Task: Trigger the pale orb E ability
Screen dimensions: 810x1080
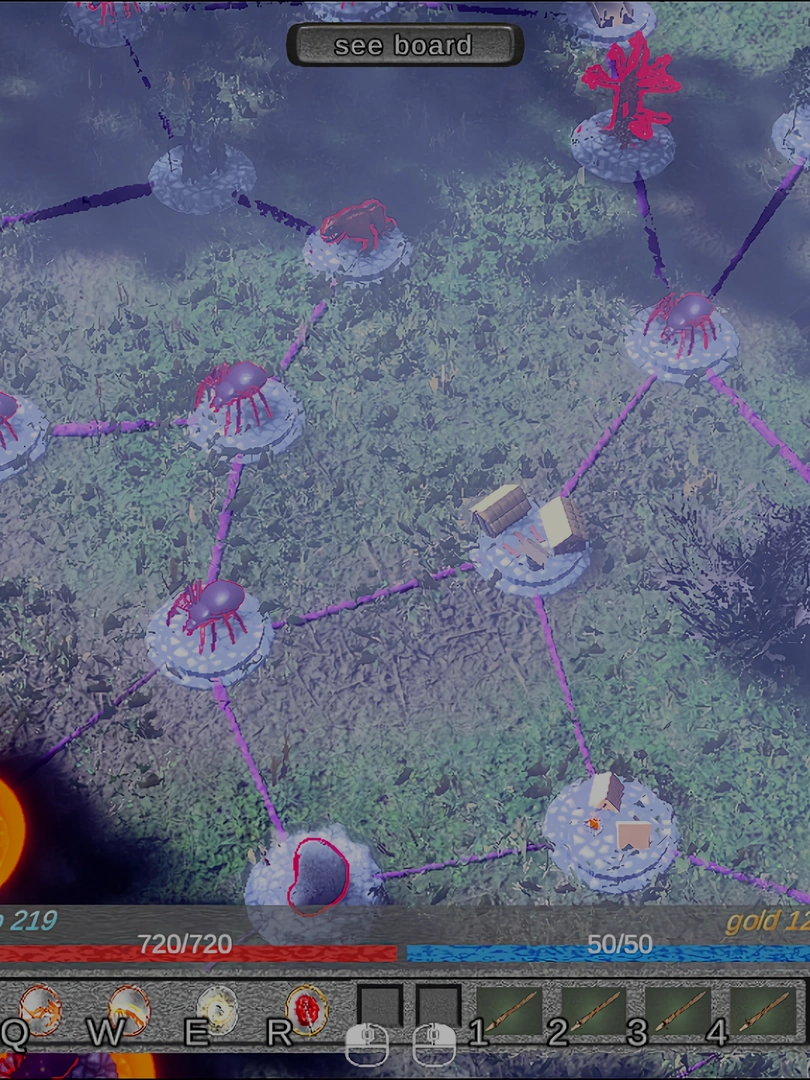Action: point(217,1008)
